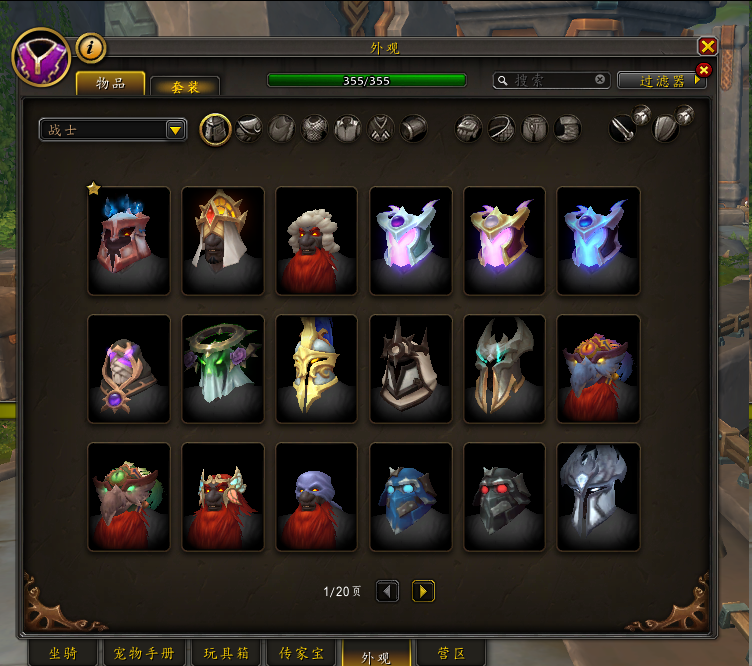Reset filters with the small red X

point(703,70)
